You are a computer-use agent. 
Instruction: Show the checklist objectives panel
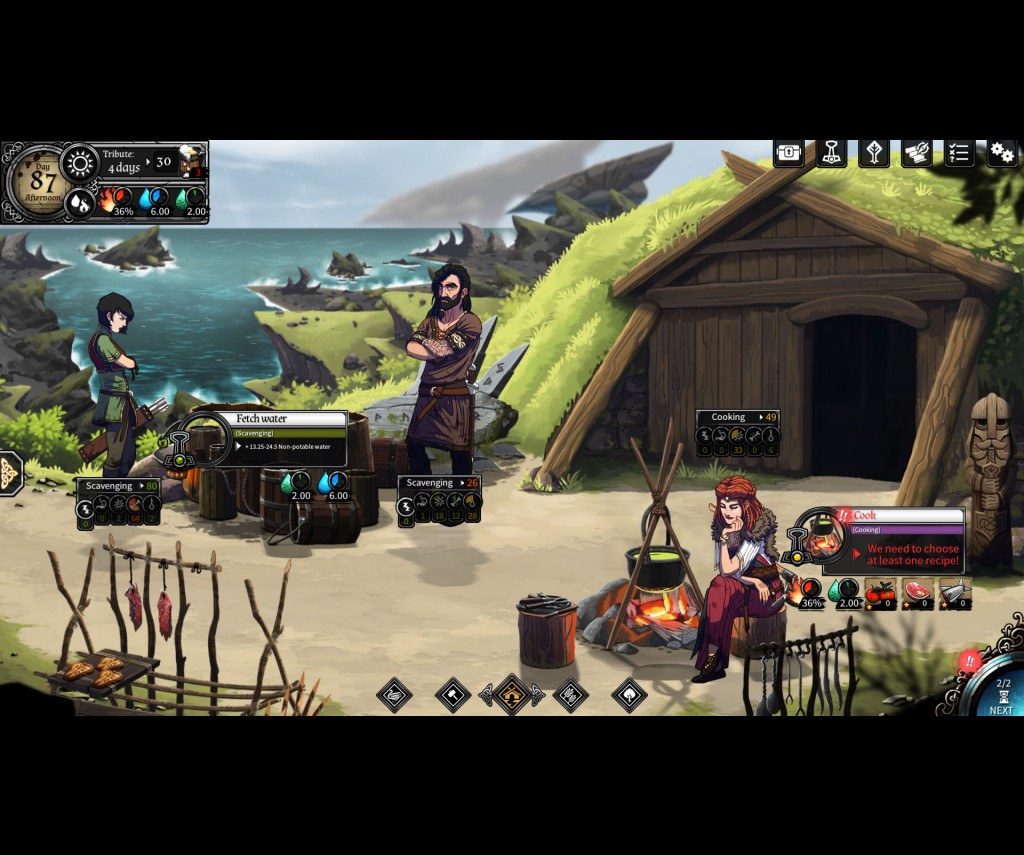[959, 153]
